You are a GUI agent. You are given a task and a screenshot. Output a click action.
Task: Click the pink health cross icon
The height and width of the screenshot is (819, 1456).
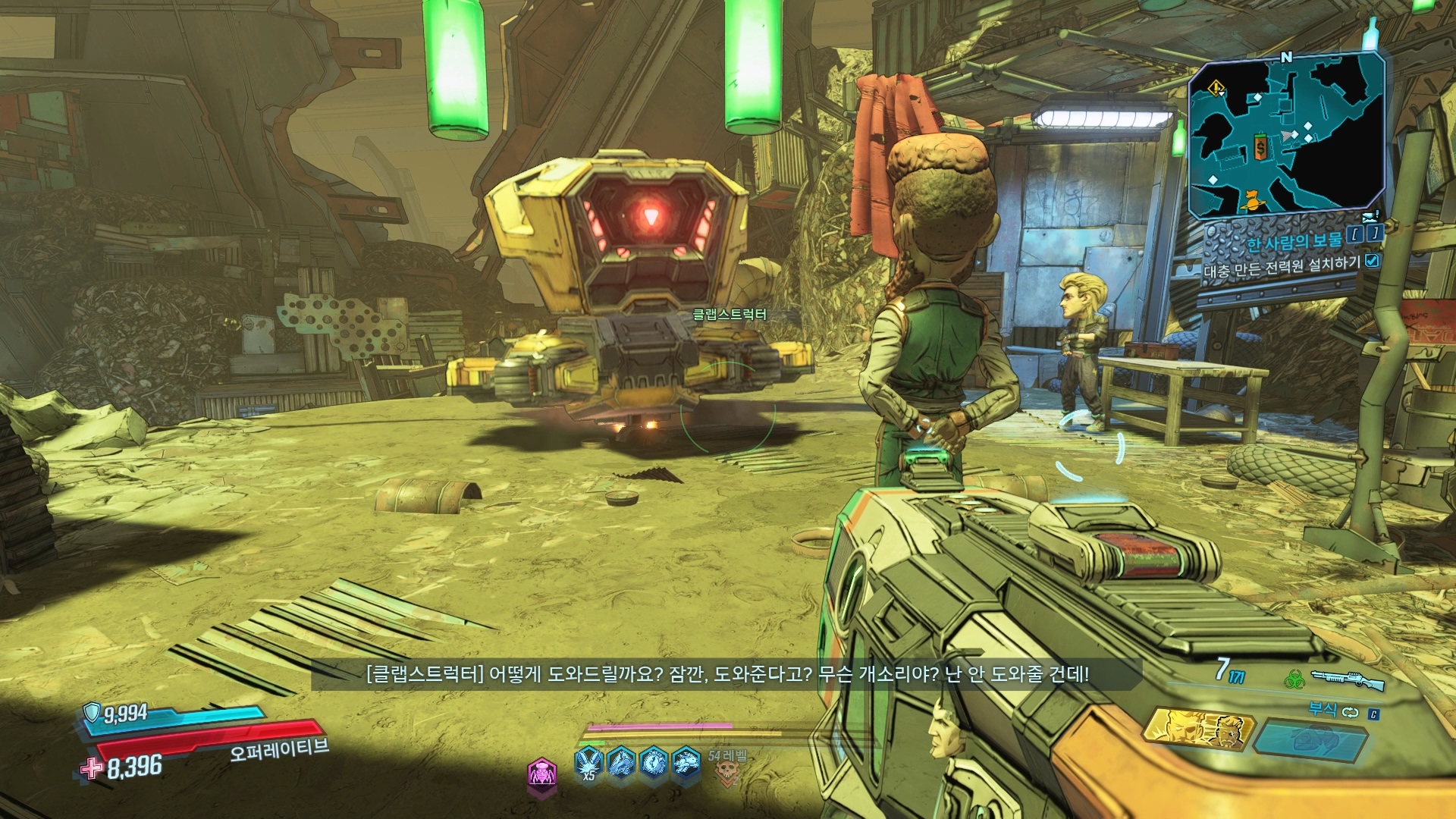pyautogui.click(x=92, y=768)
